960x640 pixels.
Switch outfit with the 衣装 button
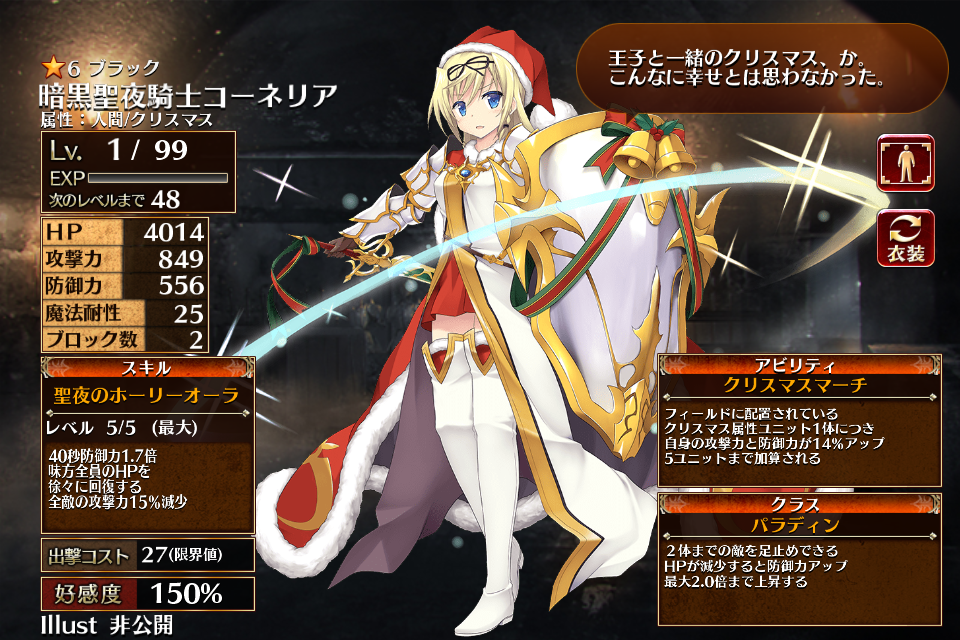point(906,238)
